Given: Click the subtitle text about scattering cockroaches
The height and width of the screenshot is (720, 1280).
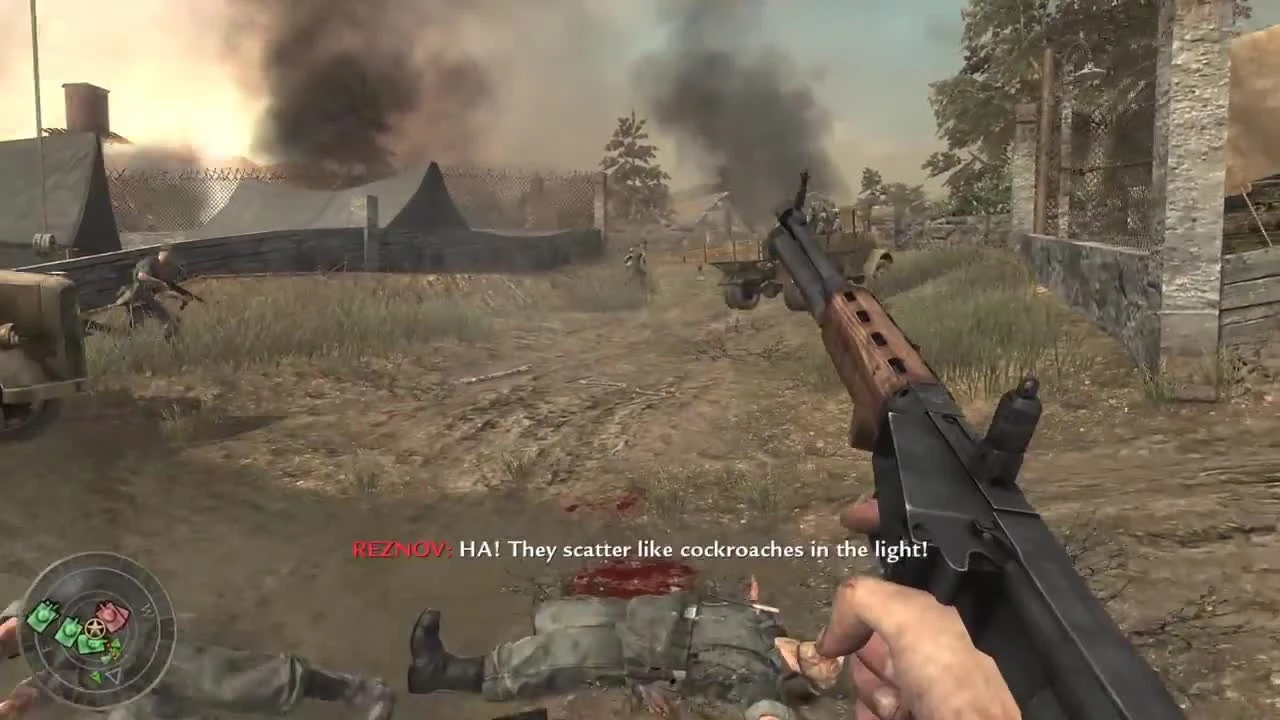Looking at the screenshot, I should (x=700, y=549).
